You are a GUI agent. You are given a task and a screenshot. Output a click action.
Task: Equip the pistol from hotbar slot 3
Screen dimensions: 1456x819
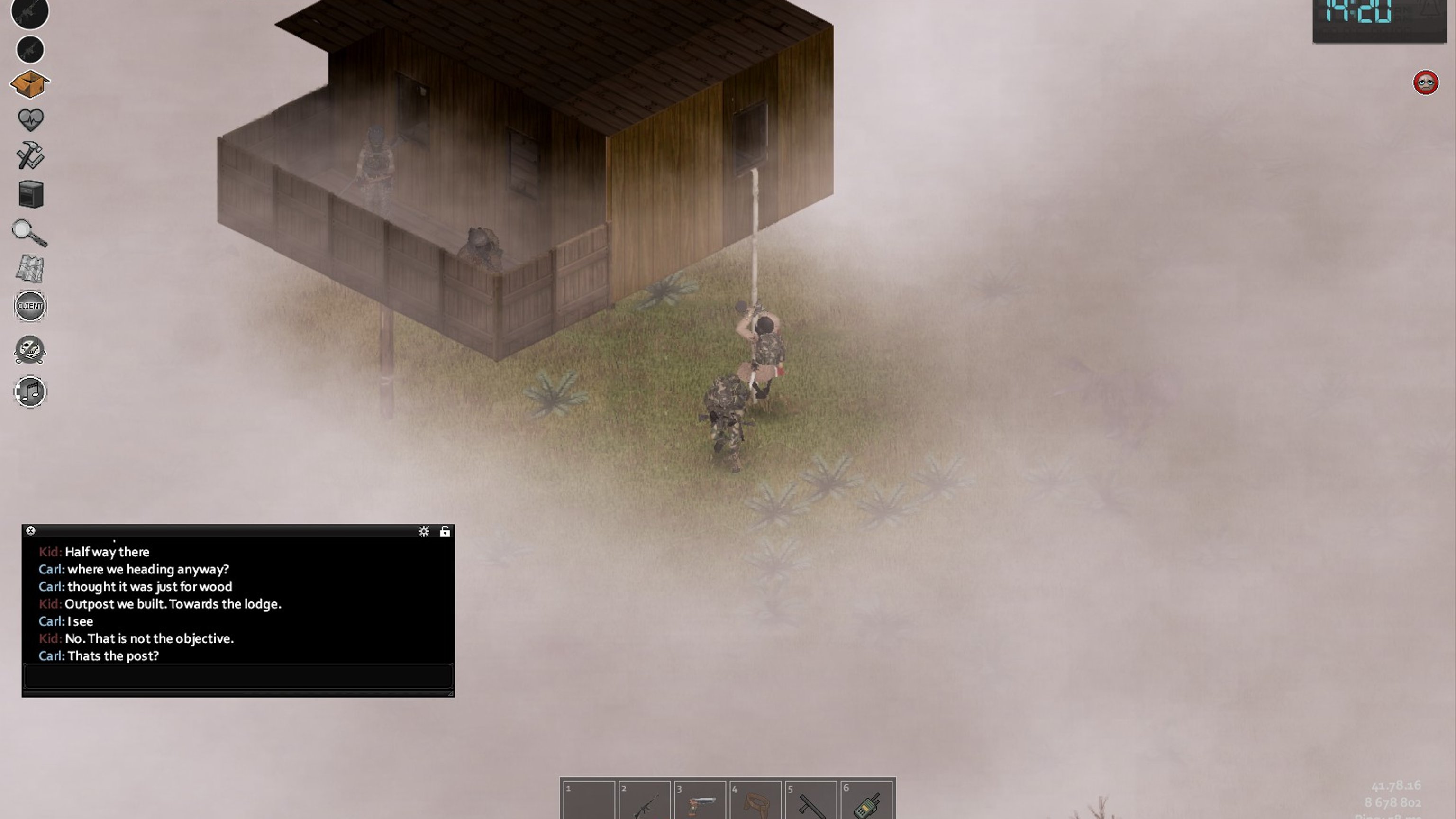[700, 801]
